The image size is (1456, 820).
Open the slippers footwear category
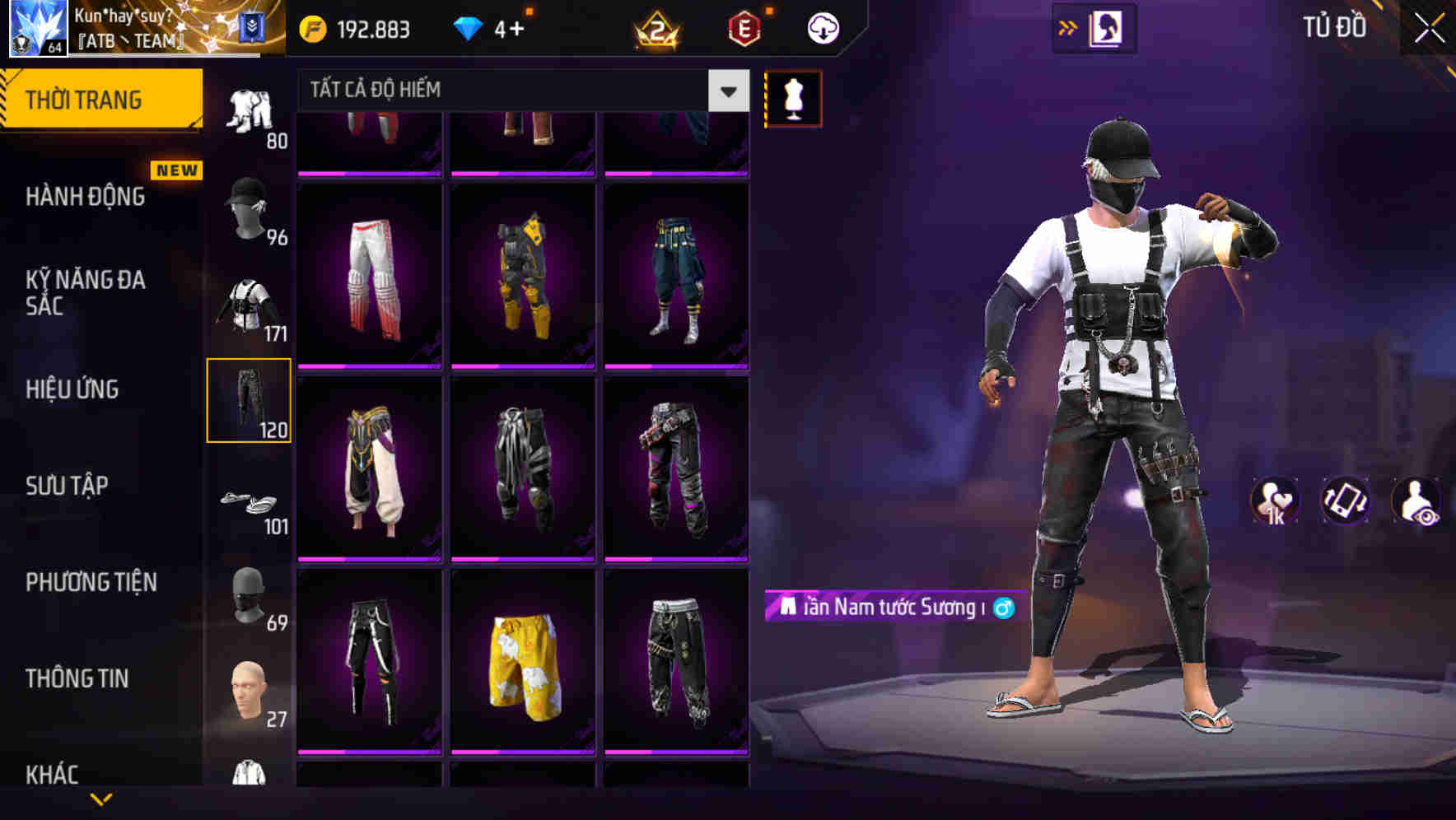[250, 502]
